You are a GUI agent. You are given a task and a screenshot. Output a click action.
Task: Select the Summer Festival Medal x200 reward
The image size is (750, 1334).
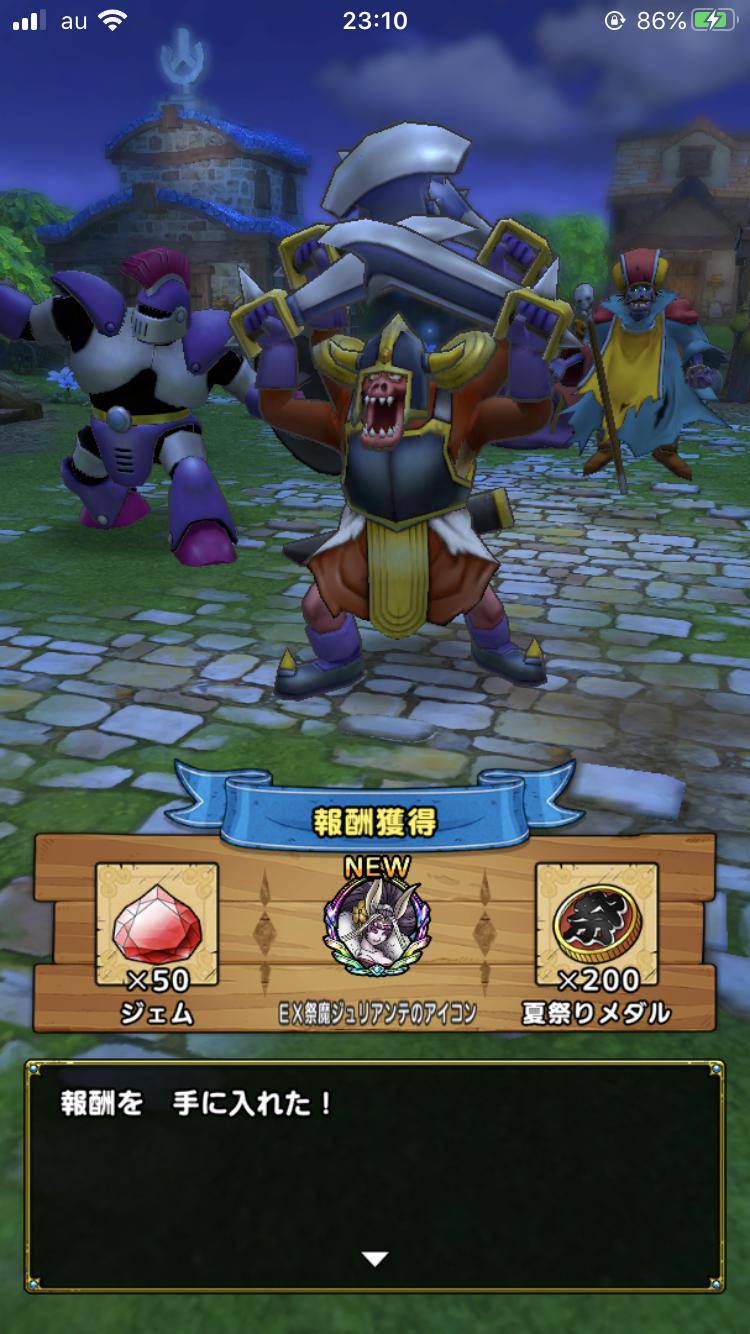point(596,926)
